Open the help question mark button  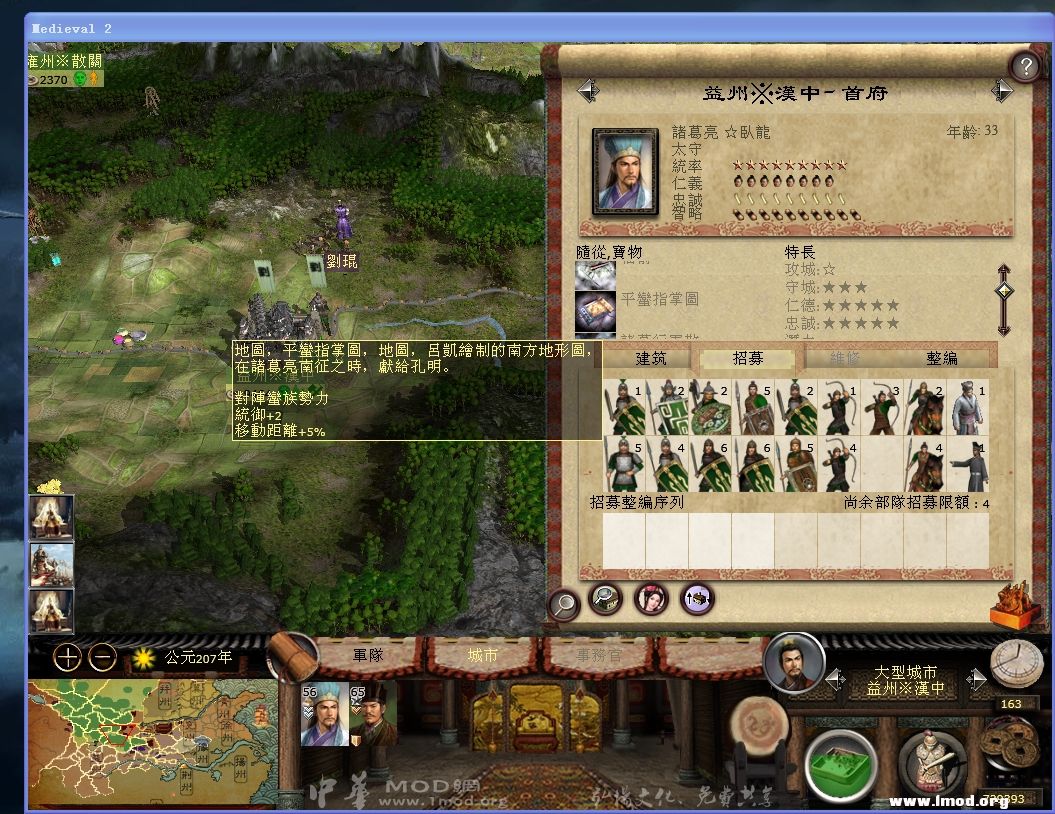(x=1025, y=66)
